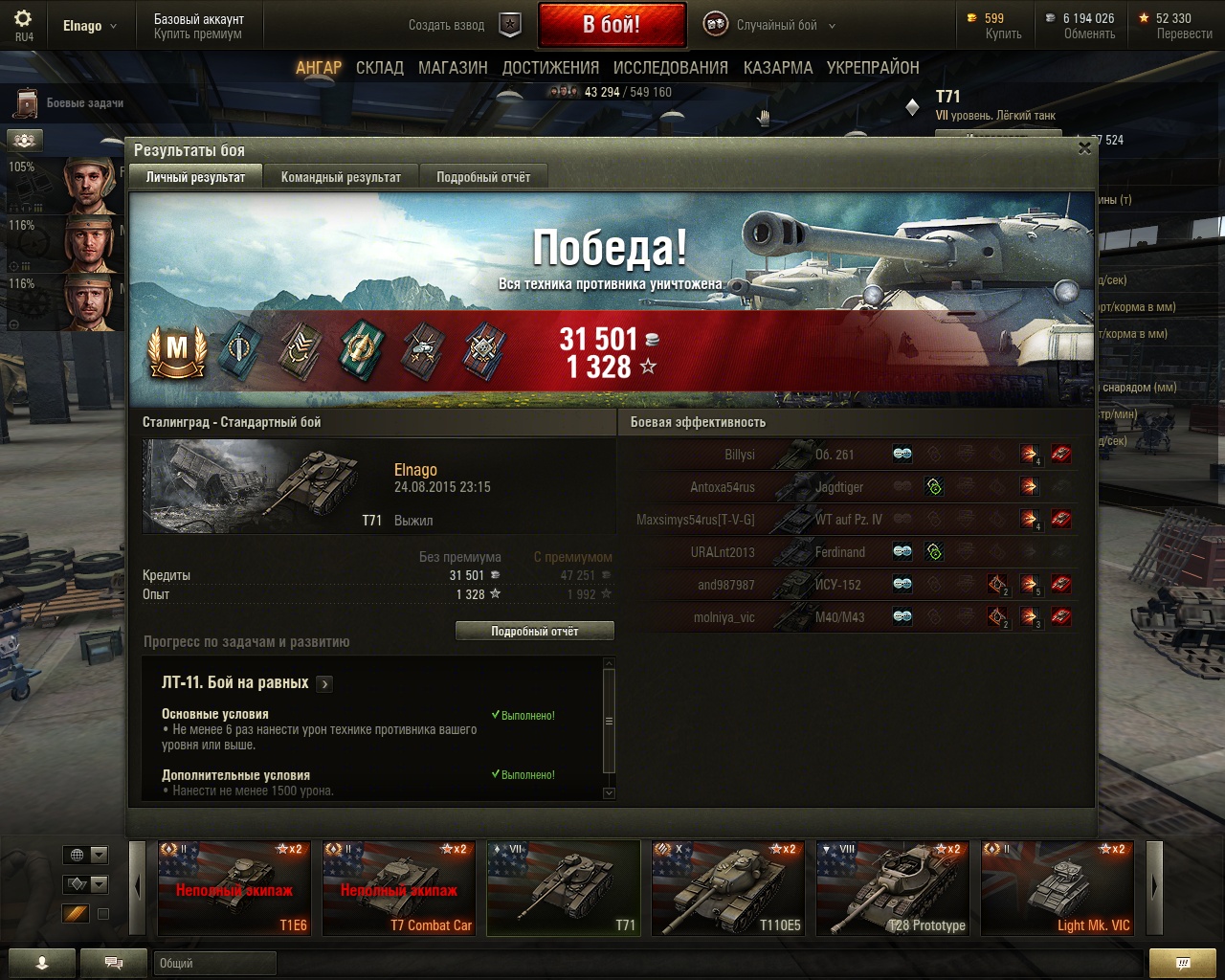Select the T110E5 tank in carousel
Image resolution: width=1225 pixels, height=980 pixels.
click(727, 888)
